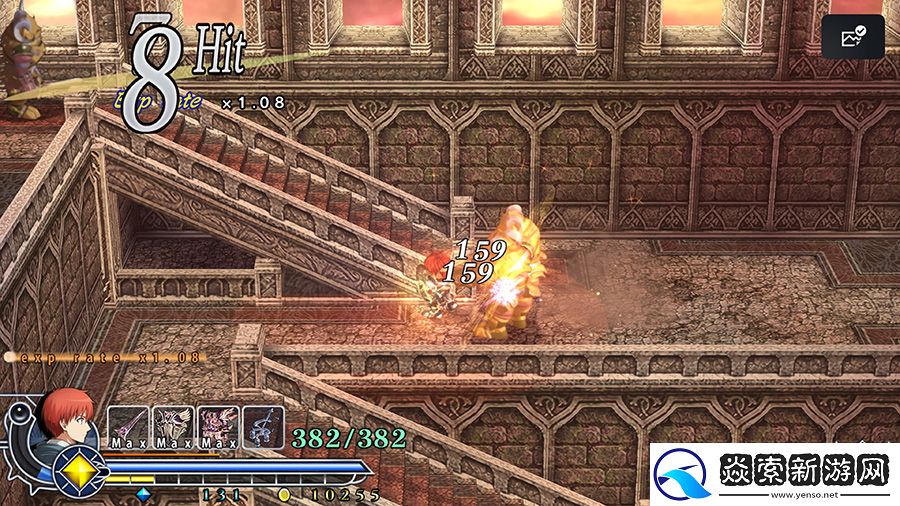Click the red-haired hero portrait
This screenshot has width=900, height=506.
70,416
